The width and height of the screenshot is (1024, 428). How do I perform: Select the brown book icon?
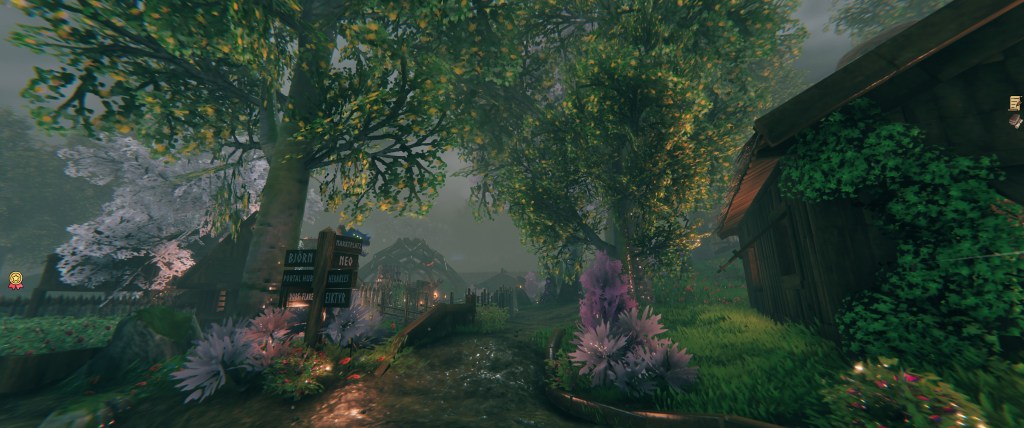pos(1015,120)
